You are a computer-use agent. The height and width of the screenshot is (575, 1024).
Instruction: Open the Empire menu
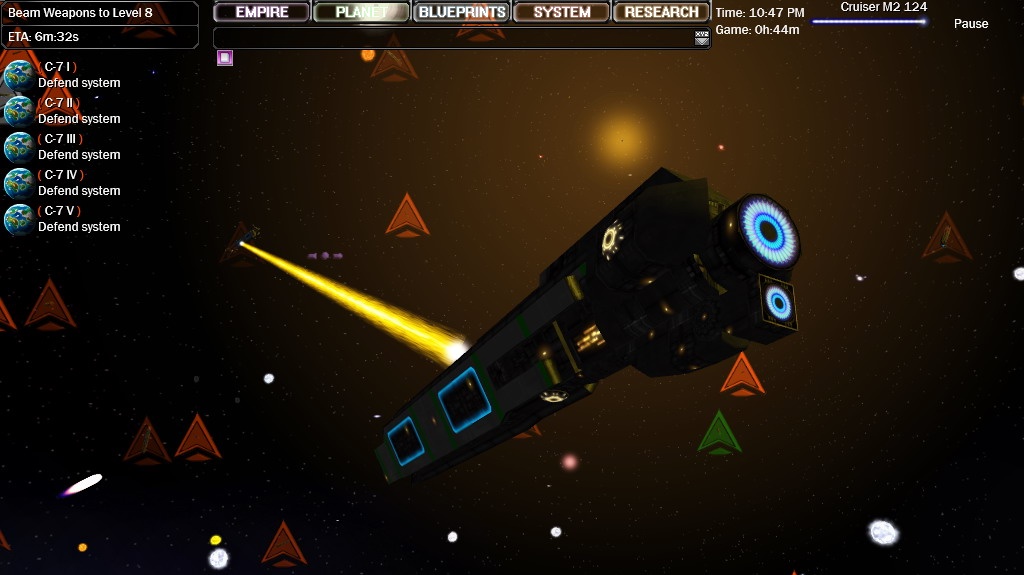262,12
